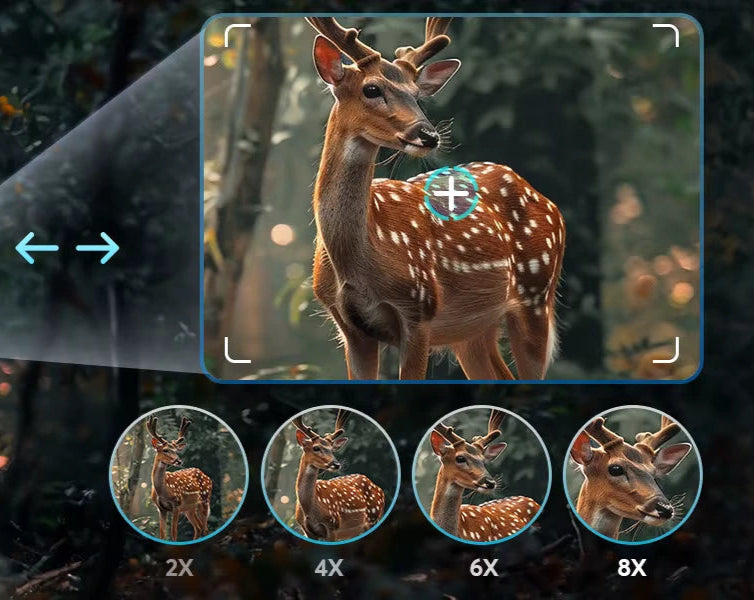Choose the 4X zoom deer thumbnail
This screenshot has width=754, height=600.
[x=330, y=476]
